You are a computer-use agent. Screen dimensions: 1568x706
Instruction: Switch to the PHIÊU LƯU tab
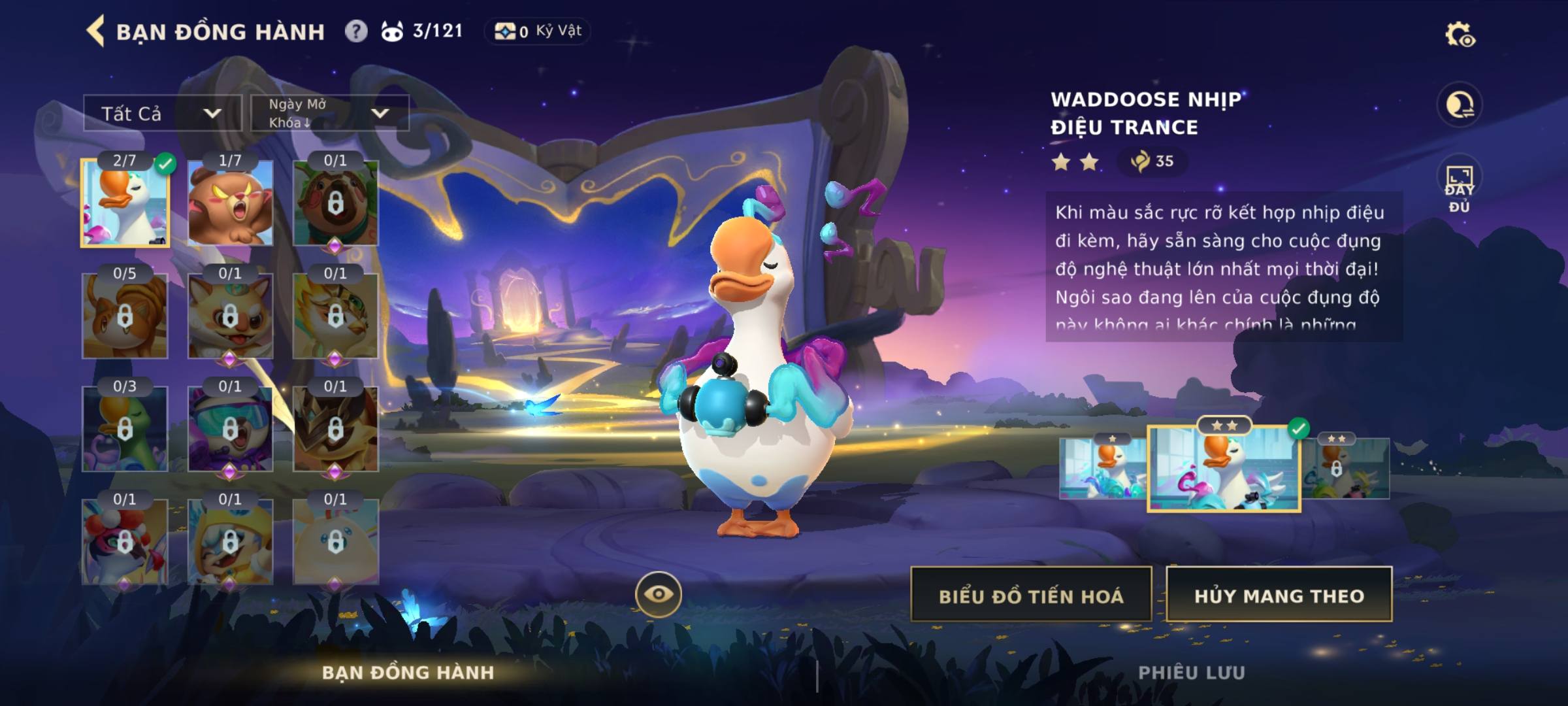pos(1191,673)
